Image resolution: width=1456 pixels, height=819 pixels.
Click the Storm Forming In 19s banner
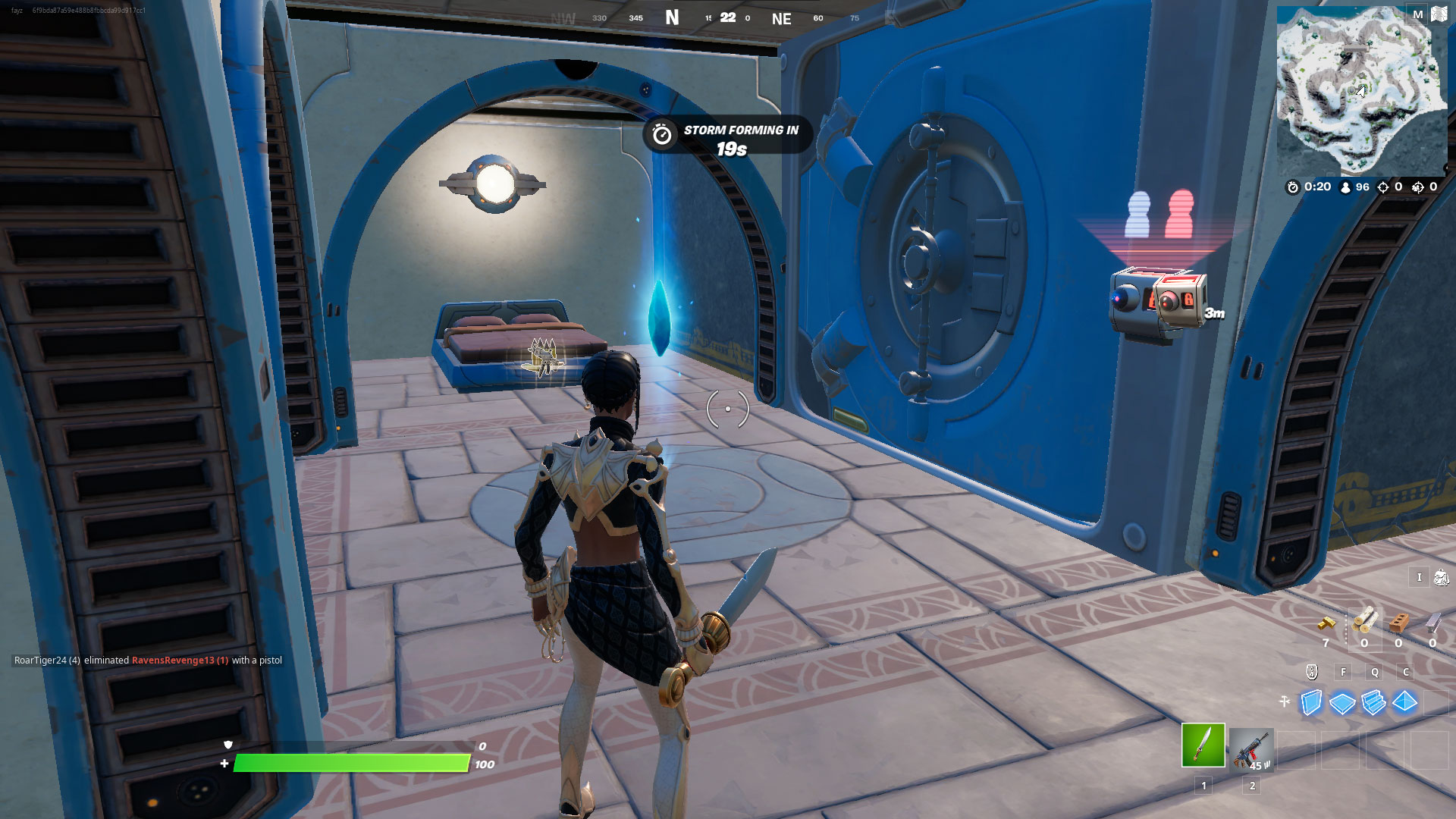[728, 135]
